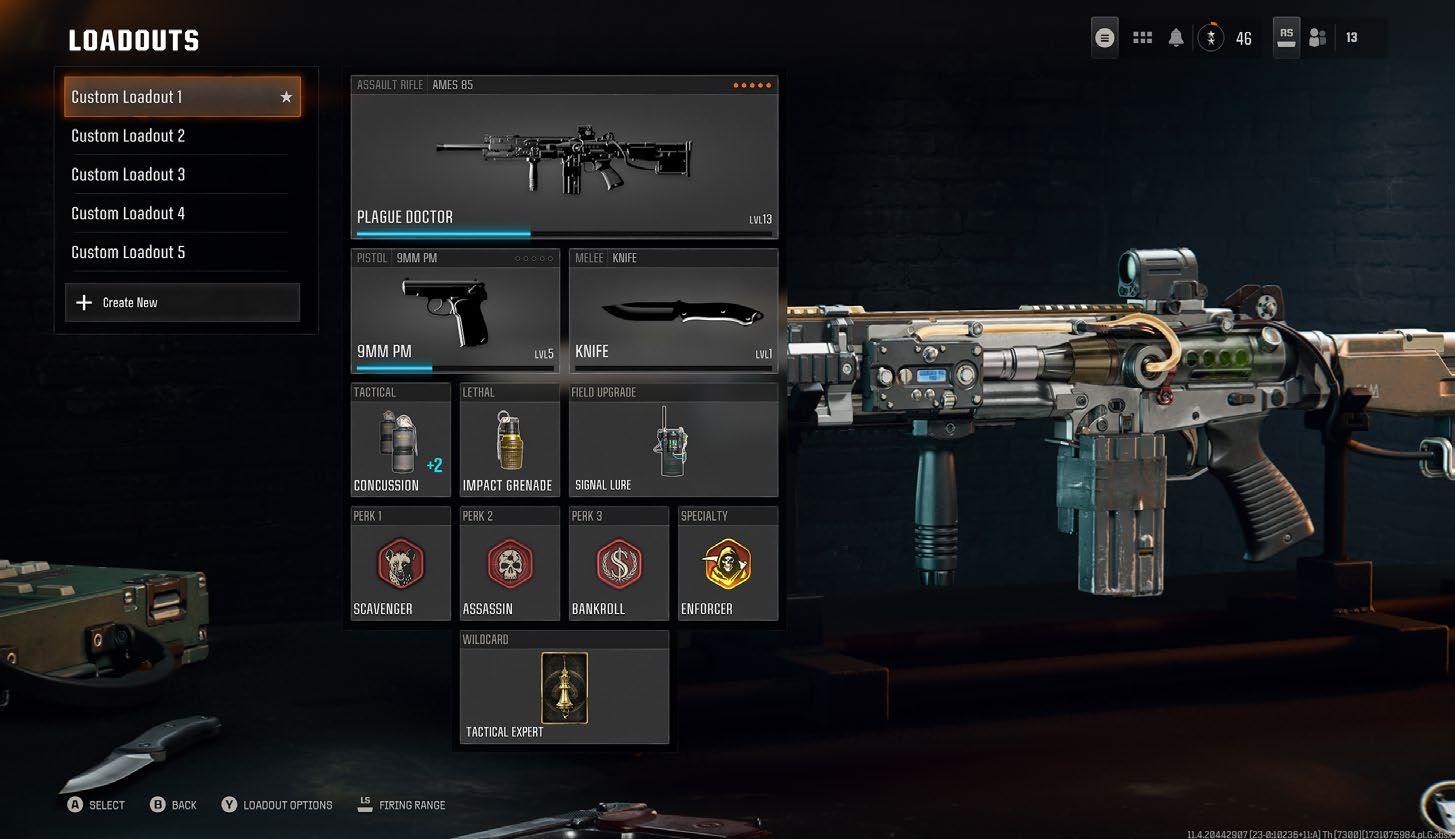Image resolution: width=1455 pixels, height=839 pixels.
Task: Select the Tactical Expert wildcard slot
Action: point(564,688)
